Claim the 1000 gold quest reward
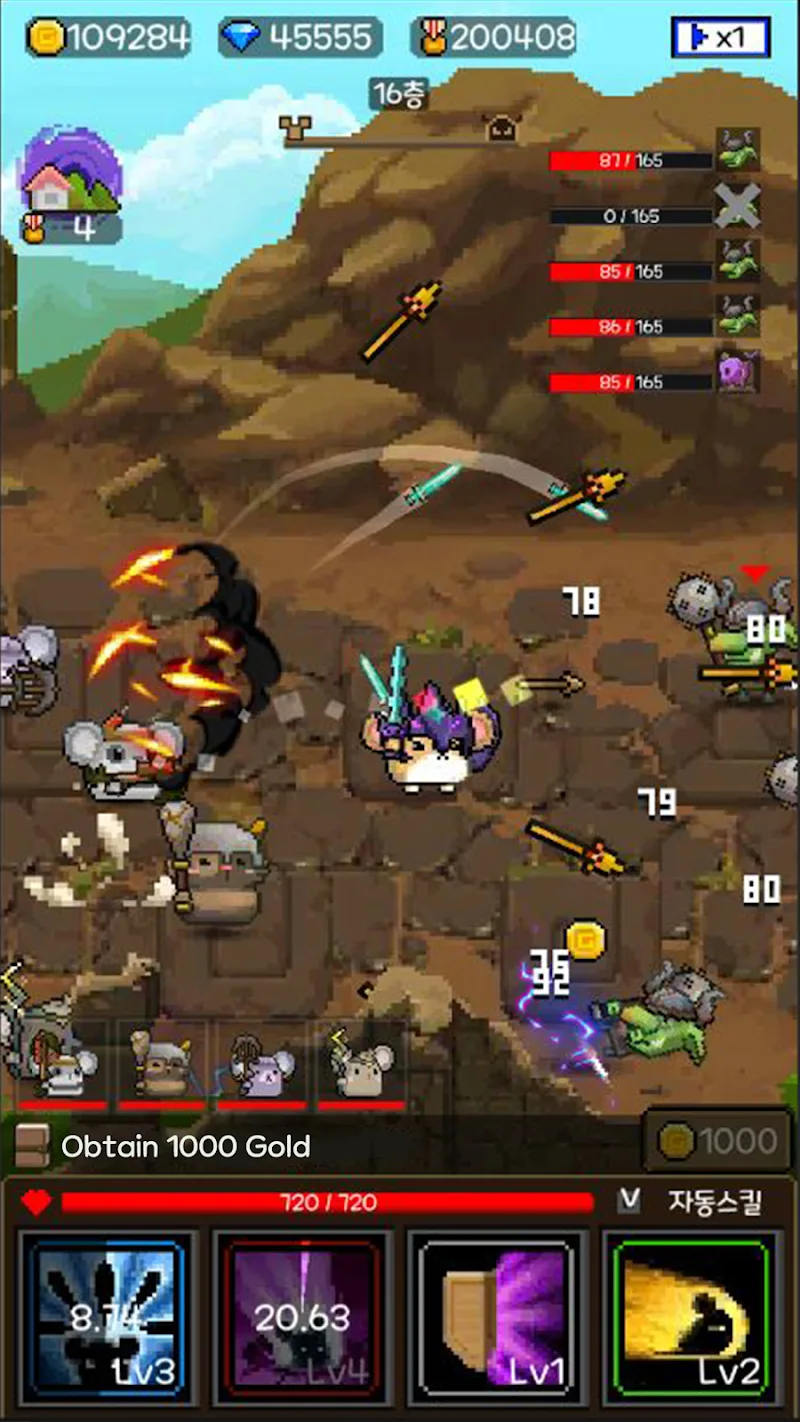This screenshot has width=800, height=1422. pyautogui.click(x=716, y=1141)
